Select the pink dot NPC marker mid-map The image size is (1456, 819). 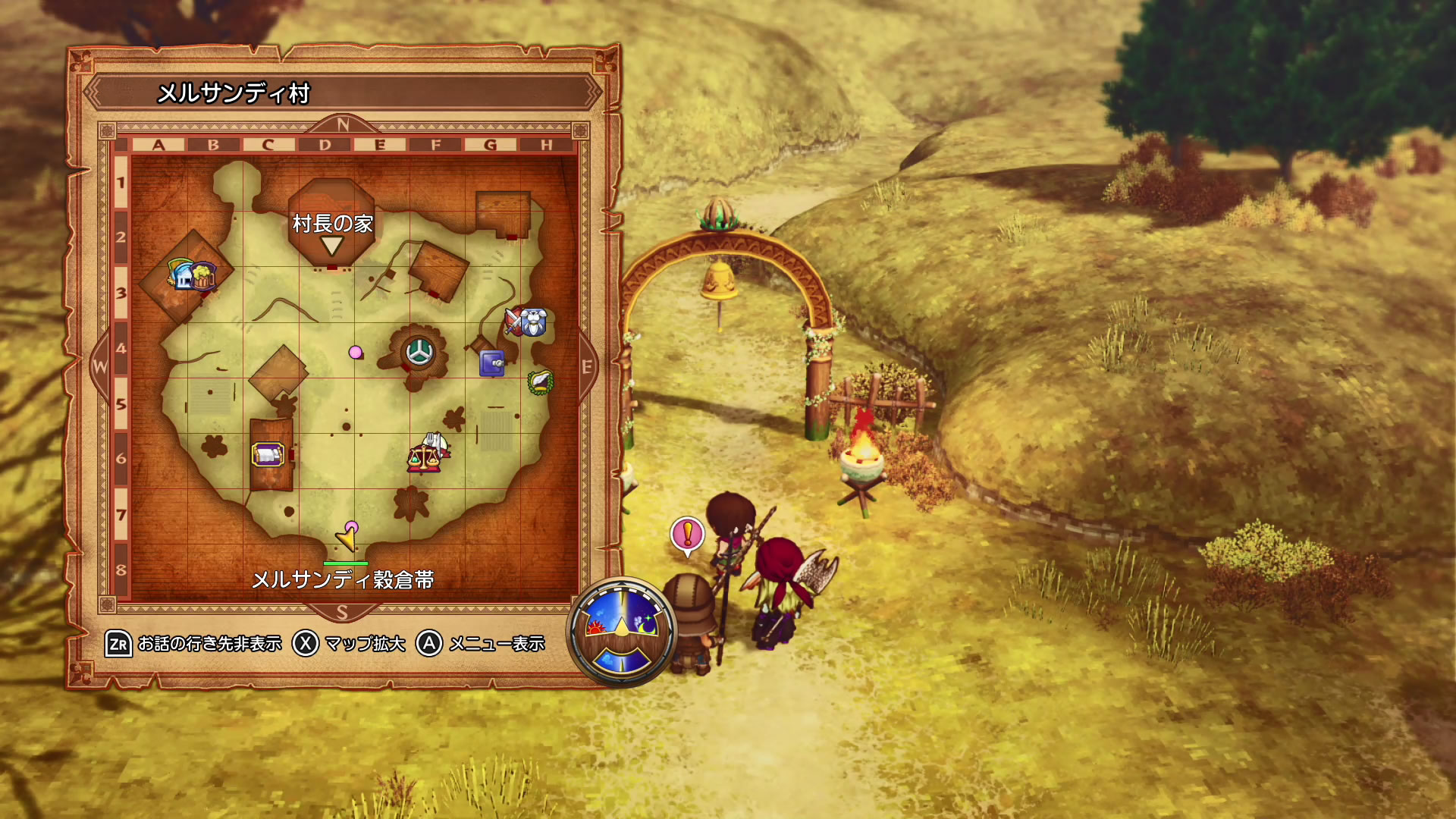click(355, 352)
